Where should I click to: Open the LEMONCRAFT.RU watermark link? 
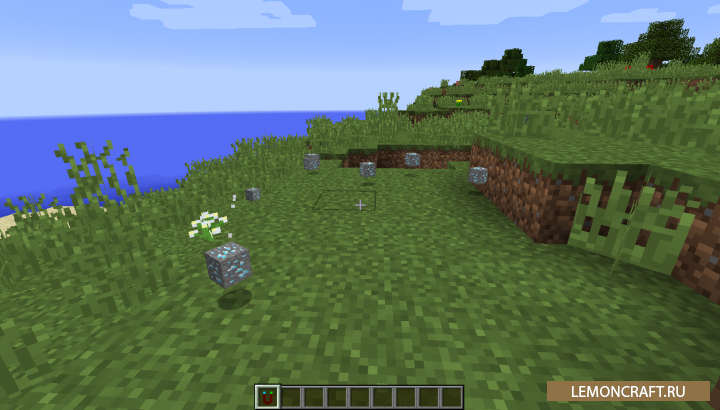tap(628, 393)
